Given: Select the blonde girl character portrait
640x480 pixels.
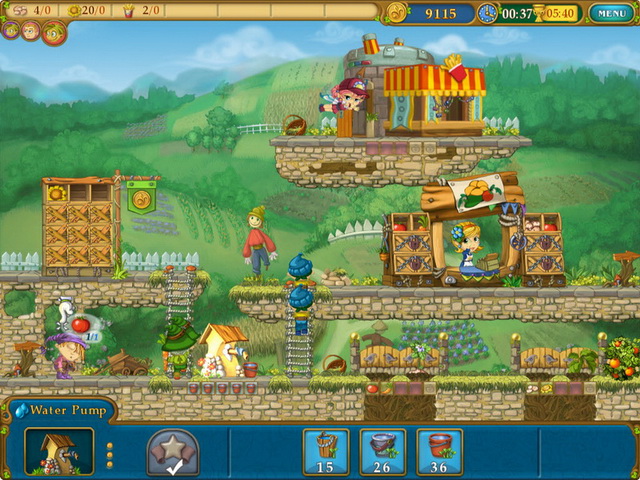Looking at the screenshot, I should [30, 31].
